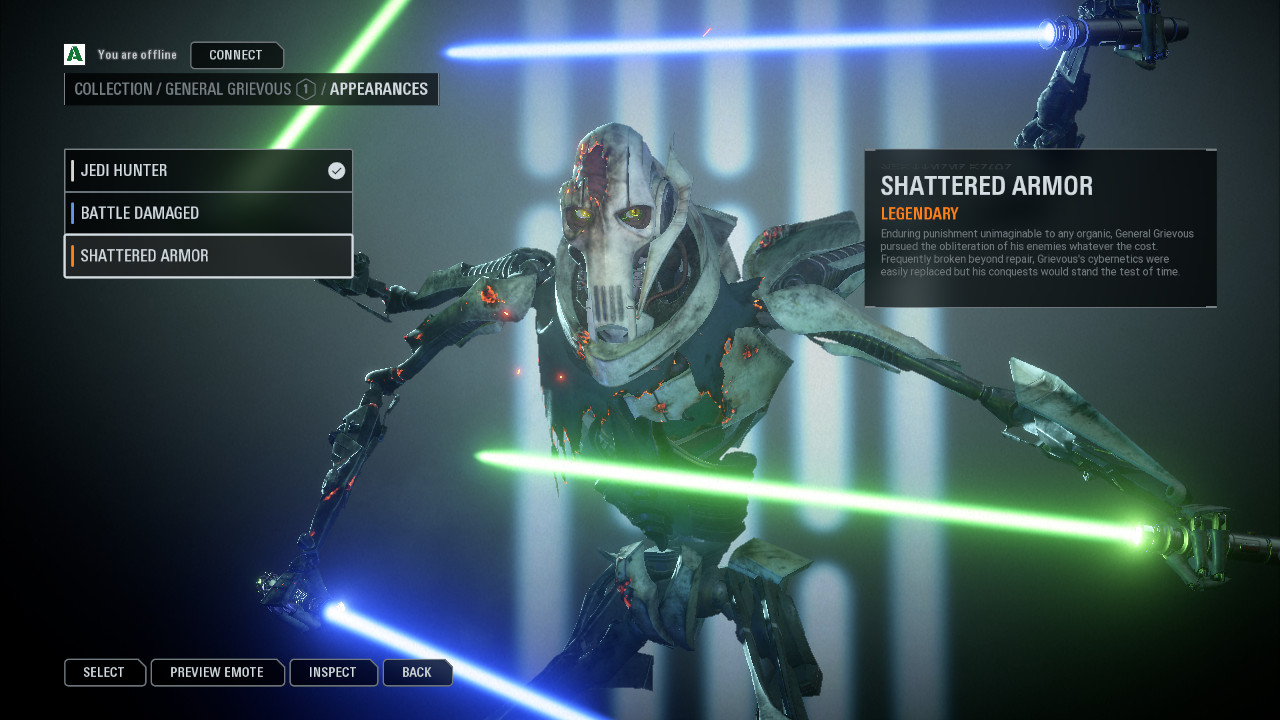
Task: Return to General Grievous in breadcrumb
Action: pyautogui.click(x=228, y=89)
